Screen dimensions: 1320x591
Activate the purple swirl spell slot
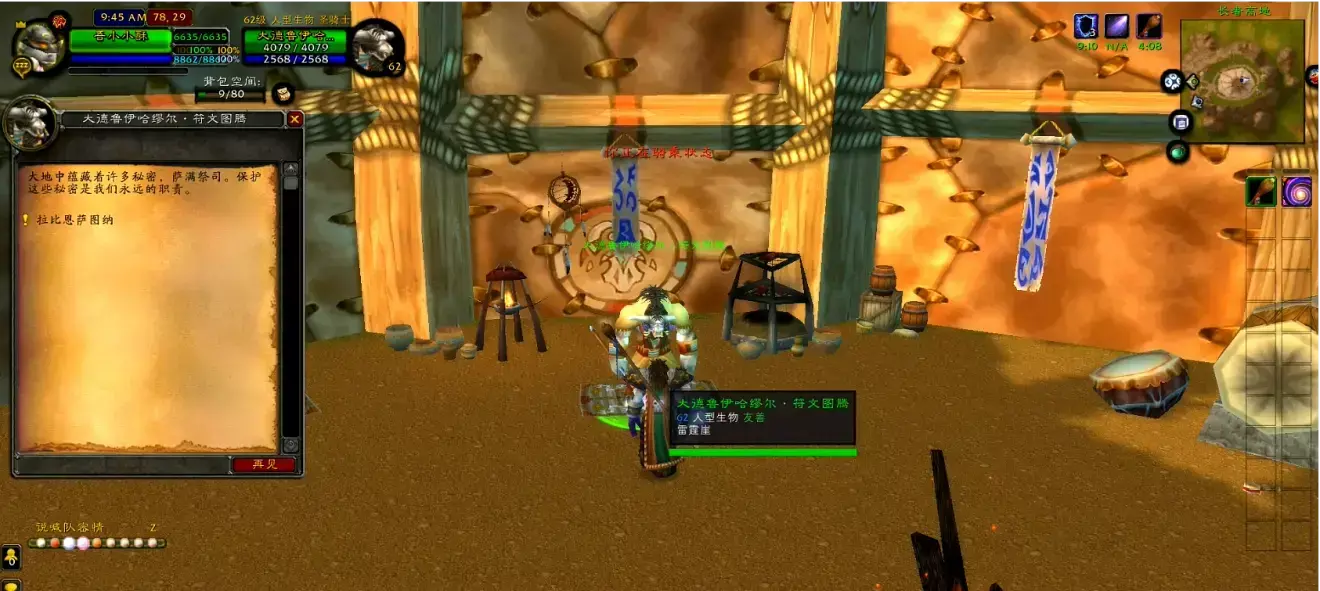[x=1297, y=192]
